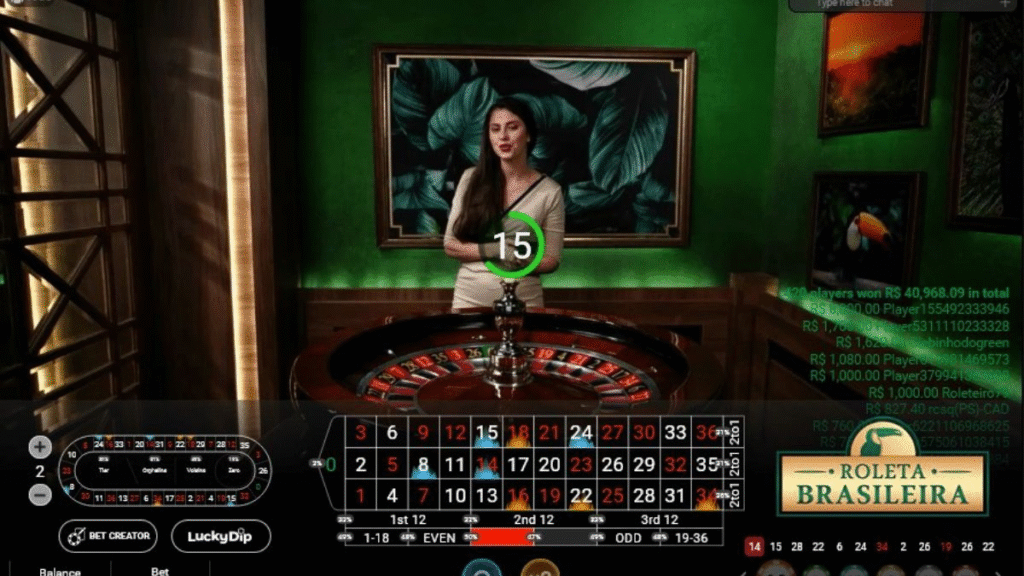Bet on the green 0 cell
This screenshot has height=576, width=1024.
coord(331,464)
